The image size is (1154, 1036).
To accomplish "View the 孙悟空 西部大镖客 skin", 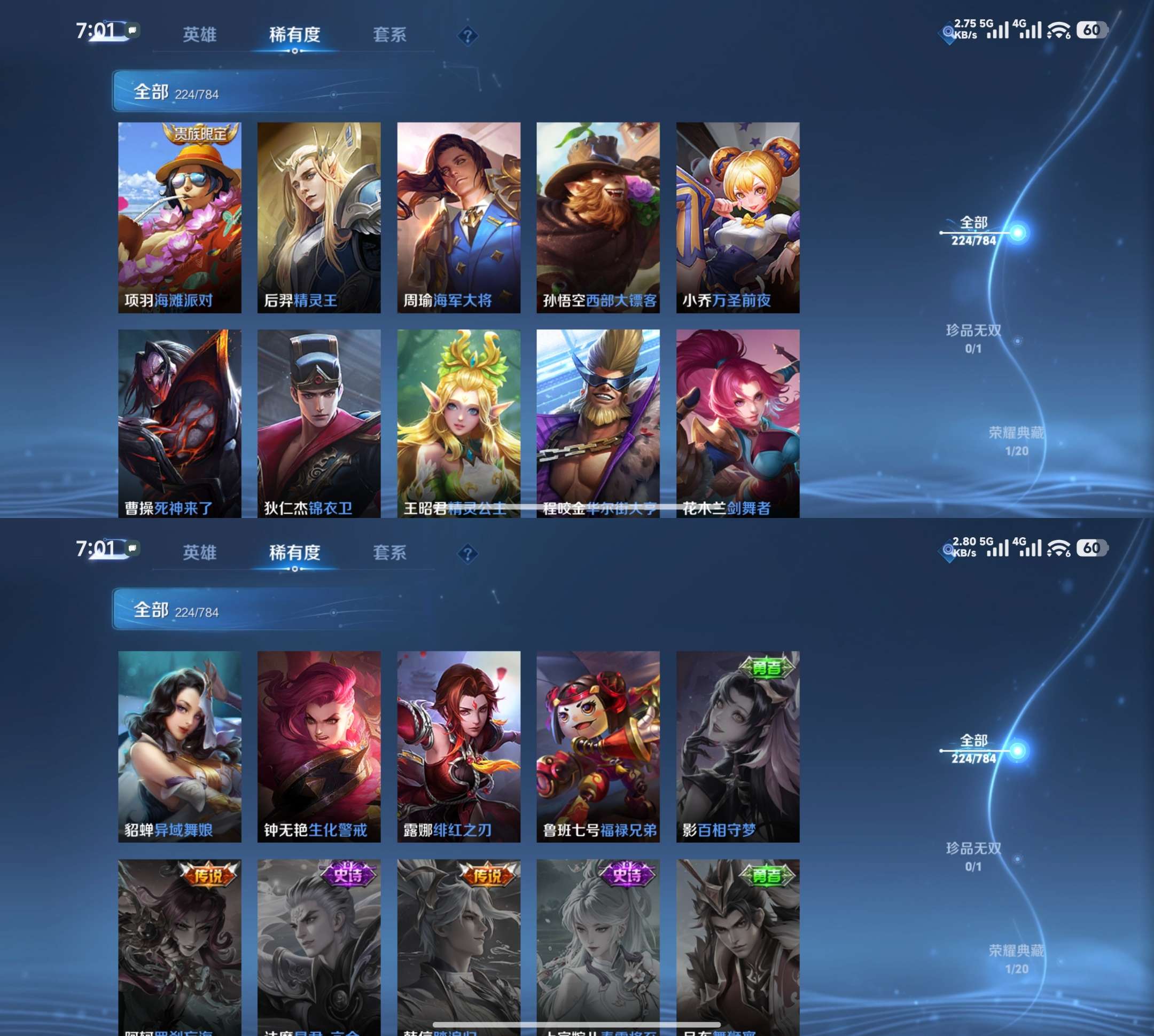I will point(598,217).
